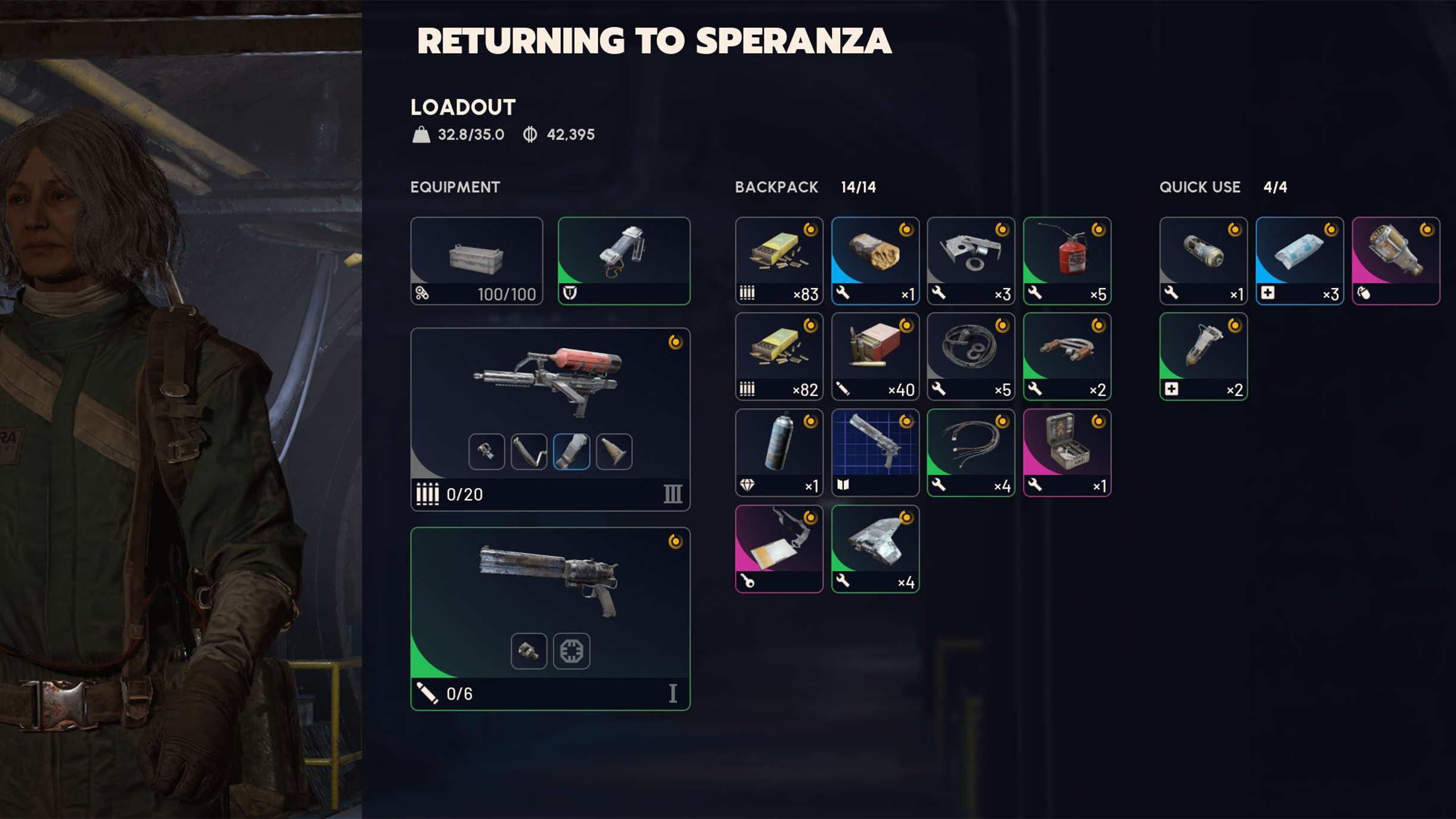Select the blue bandage quick-use slot
The image size is (1456, 819).
(x=1299, y=261)
